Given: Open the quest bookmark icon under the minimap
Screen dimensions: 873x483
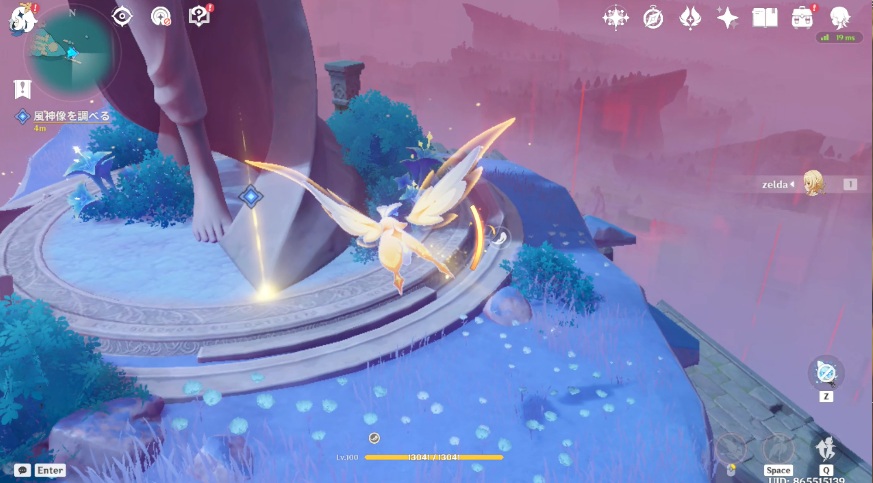Looking at the screenshot, I should 22,89.
